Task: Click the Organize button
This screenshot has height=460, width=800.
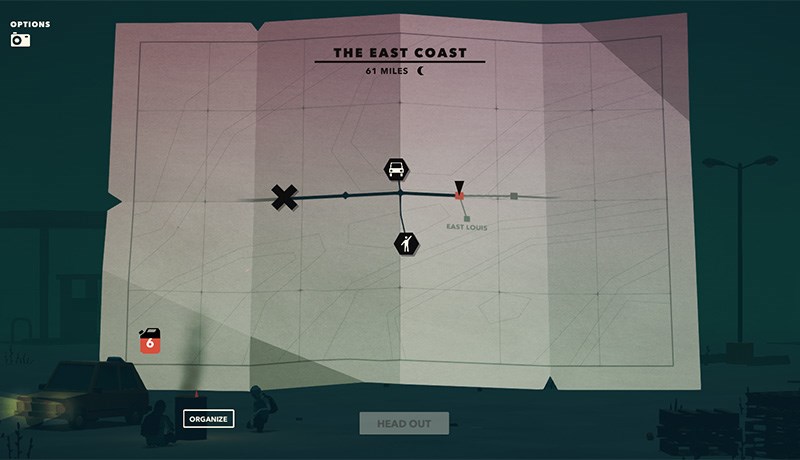Action: [x=209, y=418]
